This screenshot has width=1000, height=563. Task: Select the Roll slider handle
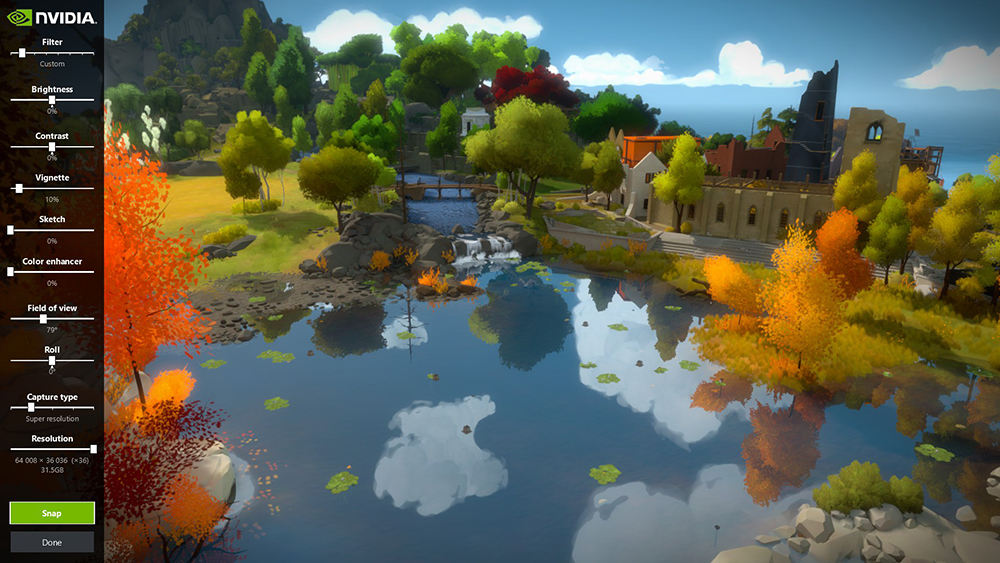[52, 361]
